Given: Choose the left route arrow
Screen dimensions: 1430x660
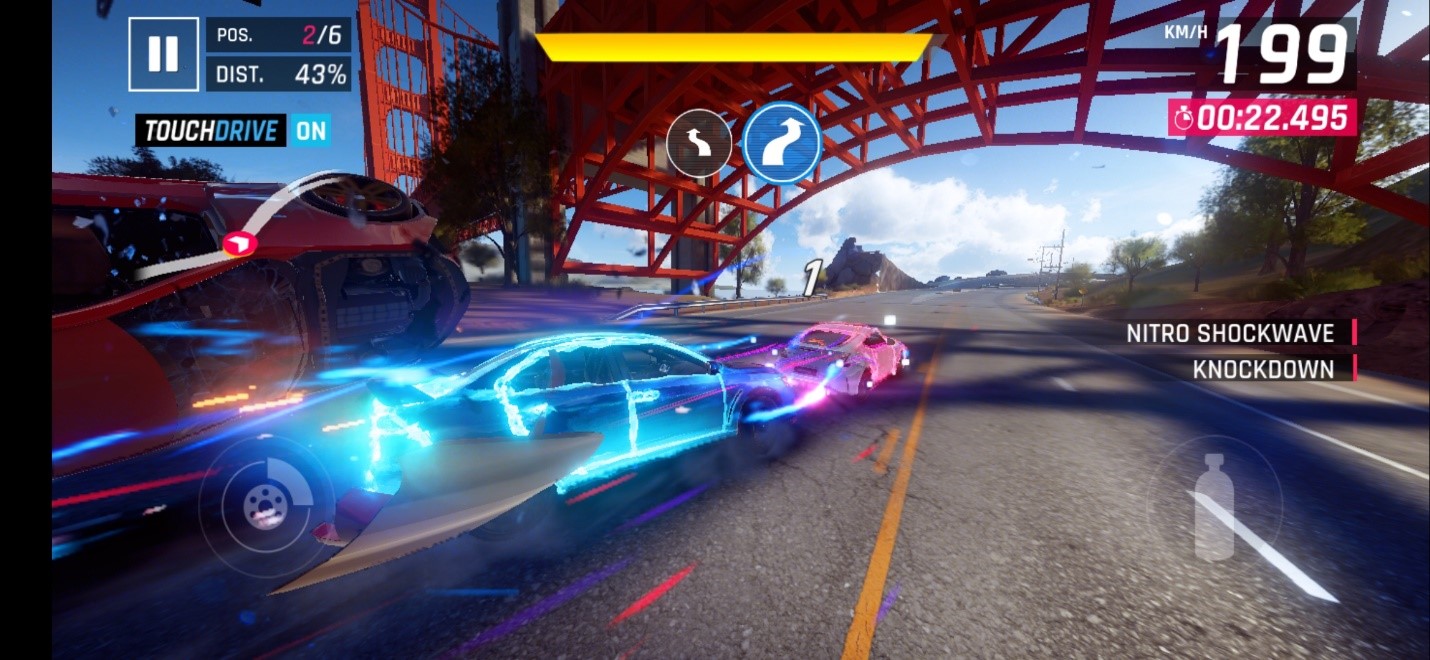Looking at the screenshot, I should tap(699, 144).
